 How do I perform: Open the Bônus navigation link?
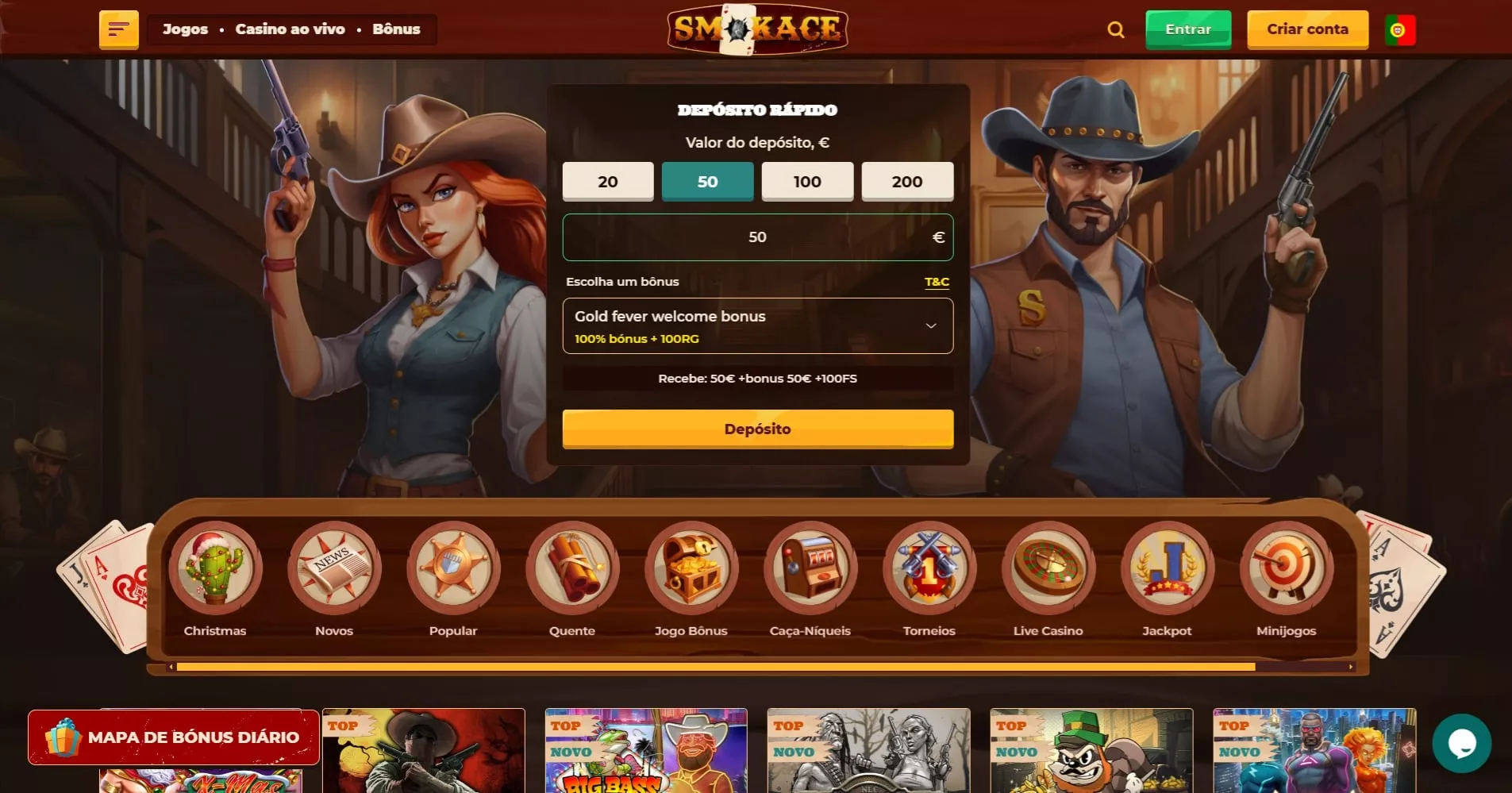(x=396, y=29)
